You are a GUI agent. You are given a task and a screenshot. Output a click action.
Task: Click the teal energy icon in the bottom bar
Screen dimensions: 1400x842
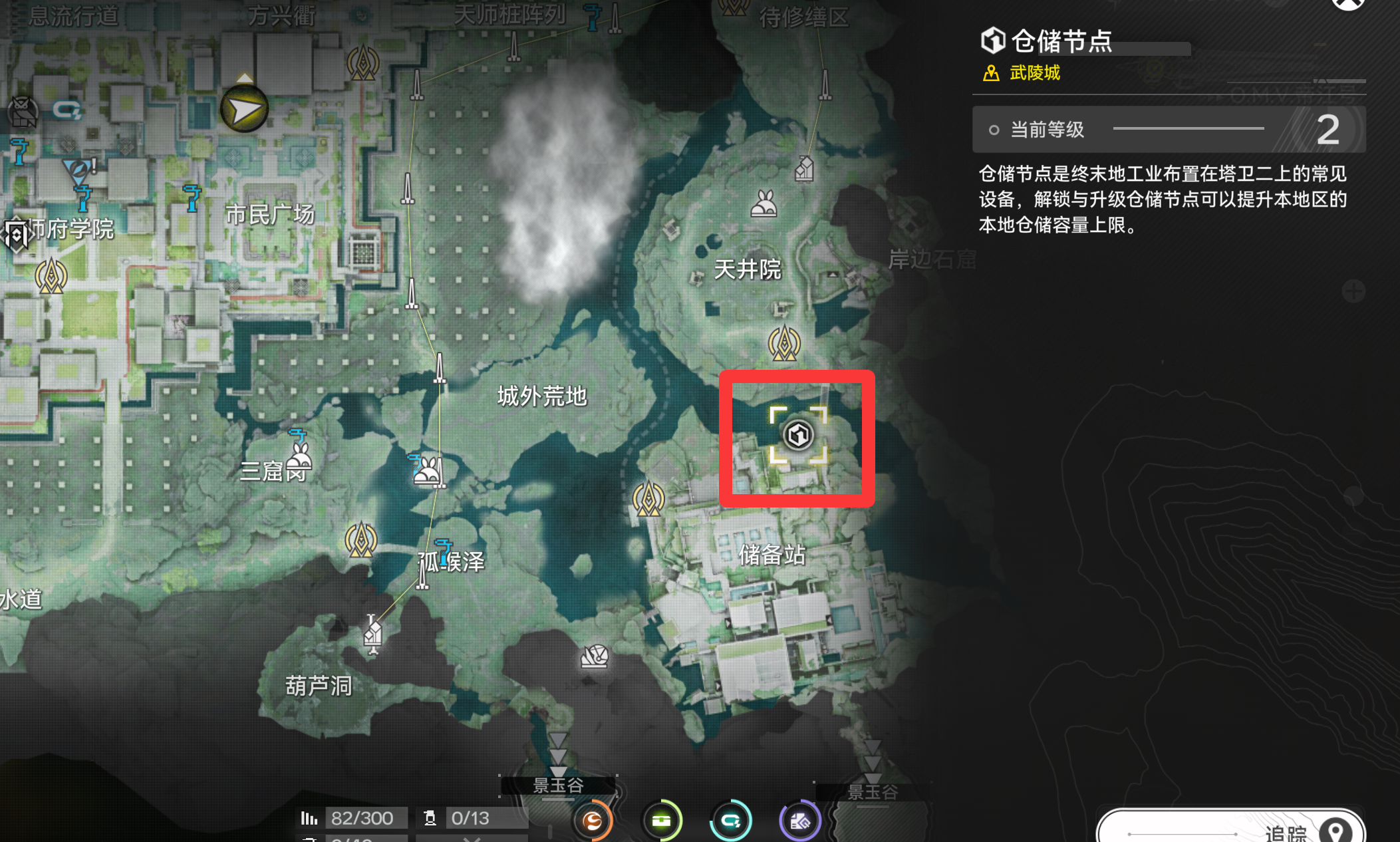click(731, 820)
